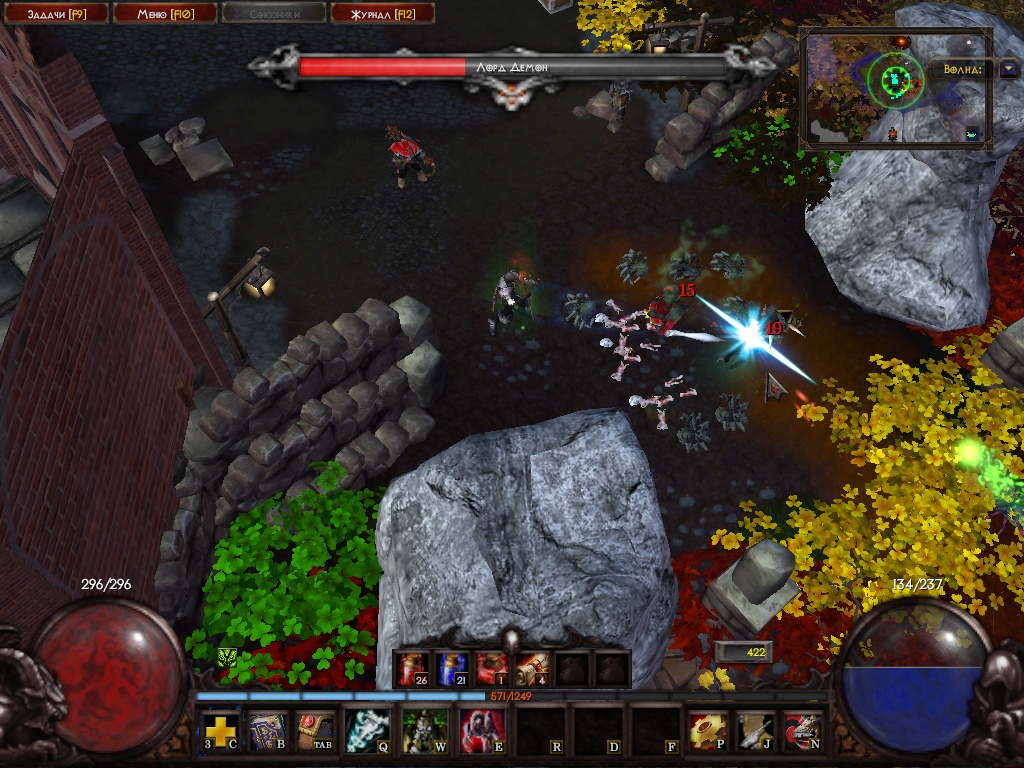Click the green face status icon
The width and height of the screenshot is (1024, 768).
pos(227,657)
